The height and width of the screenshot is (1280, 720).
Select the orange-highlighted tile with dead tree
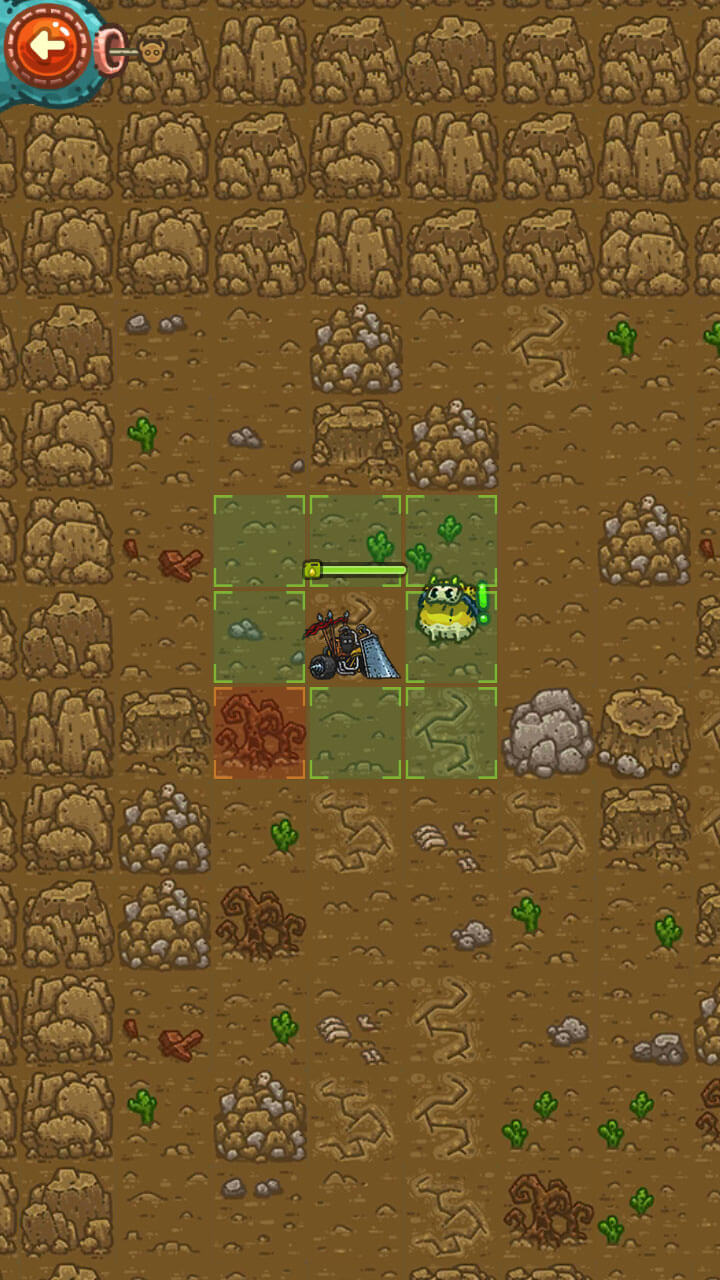[x=259, y=733]
